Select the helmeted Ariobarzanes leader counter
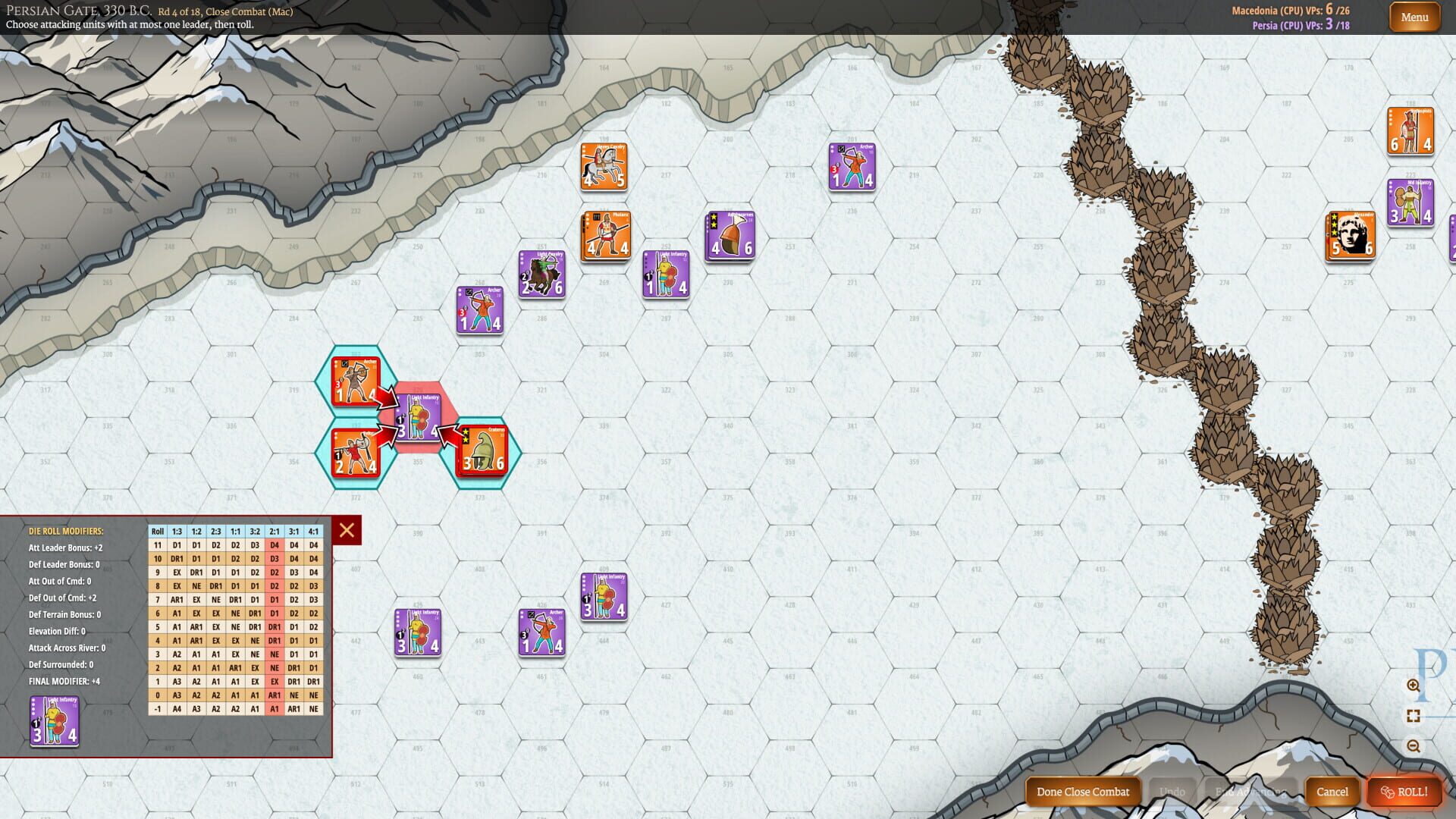This screenshot has height=819, width=1456. pyautogui.click(x=730, y=237)
